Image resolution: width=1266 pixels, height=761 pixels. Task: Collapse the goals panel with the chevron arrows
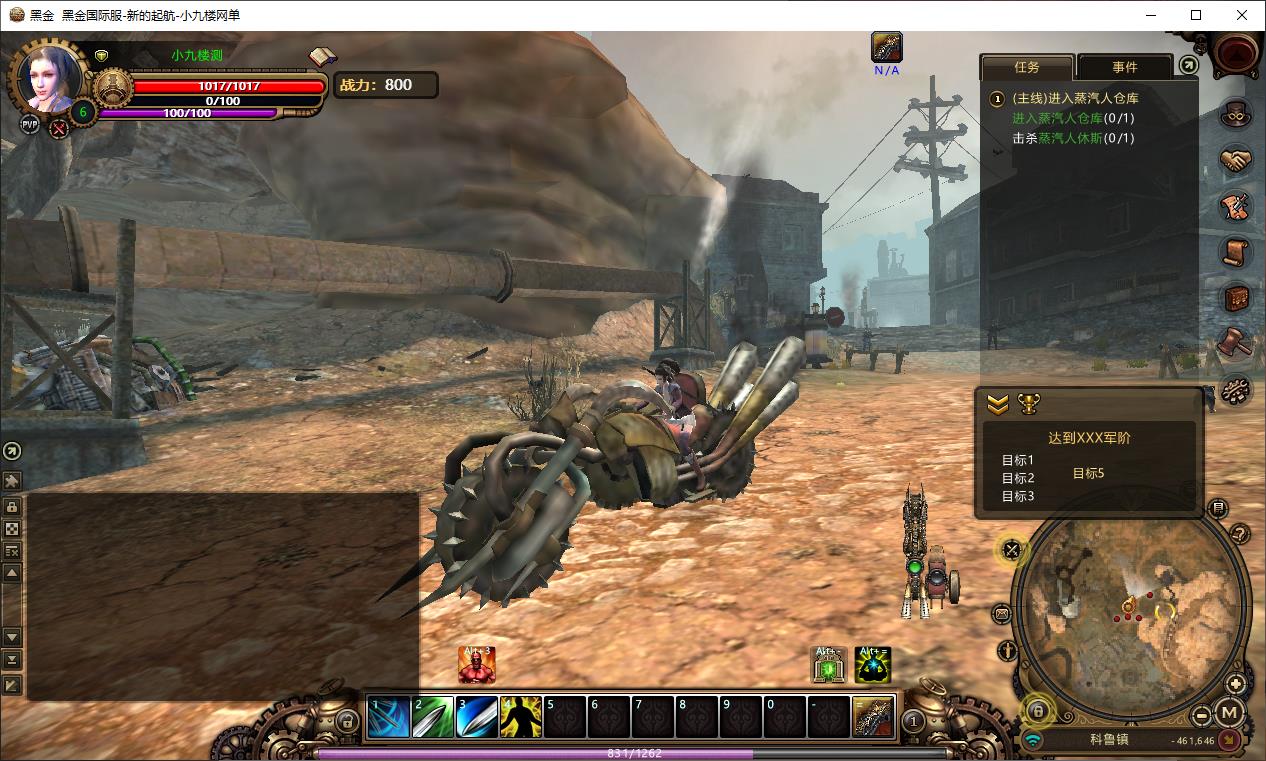coord(998,404)
